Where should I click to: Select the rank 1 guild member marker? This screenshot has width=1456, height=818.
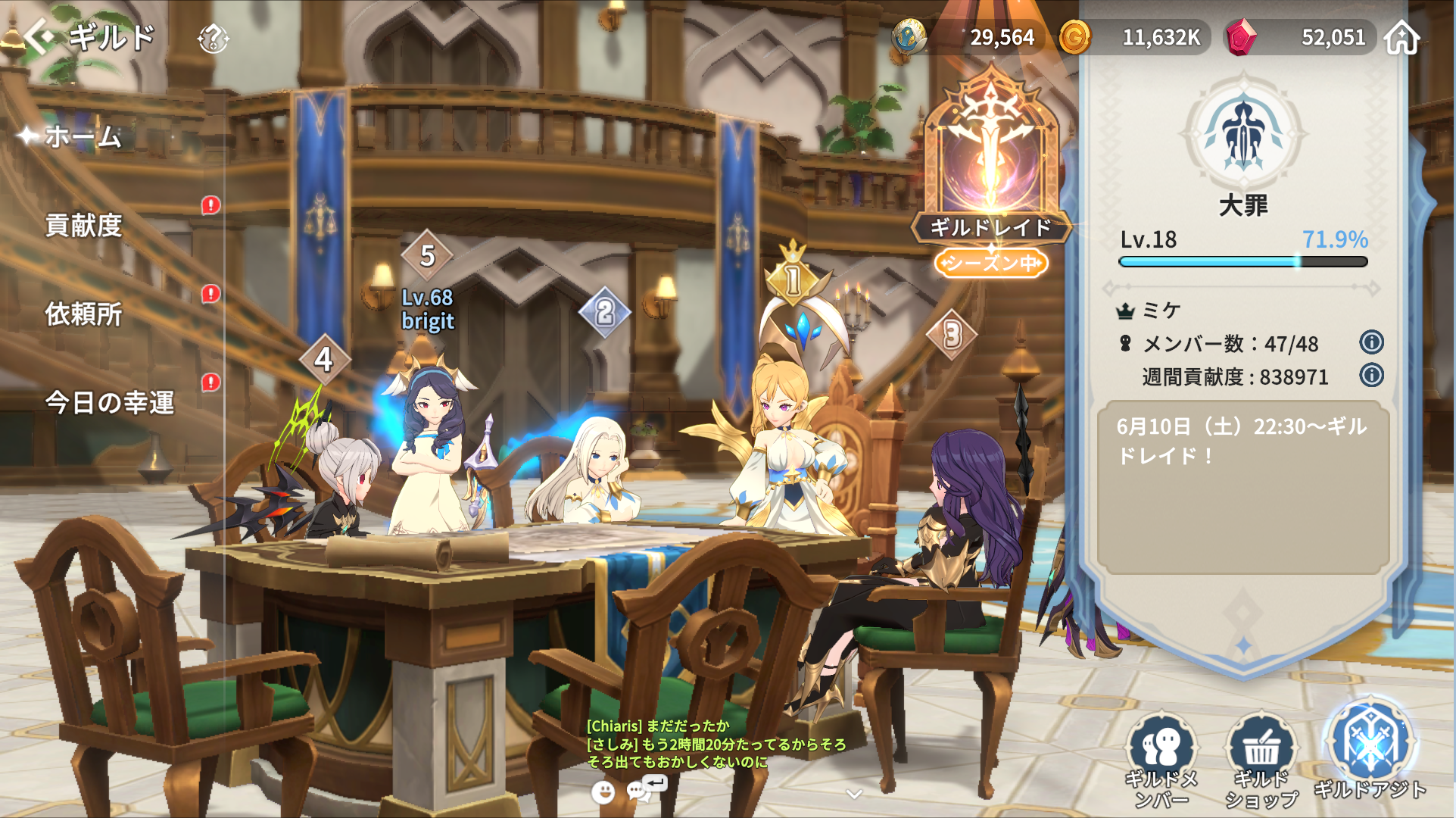(x=792, y=277)
